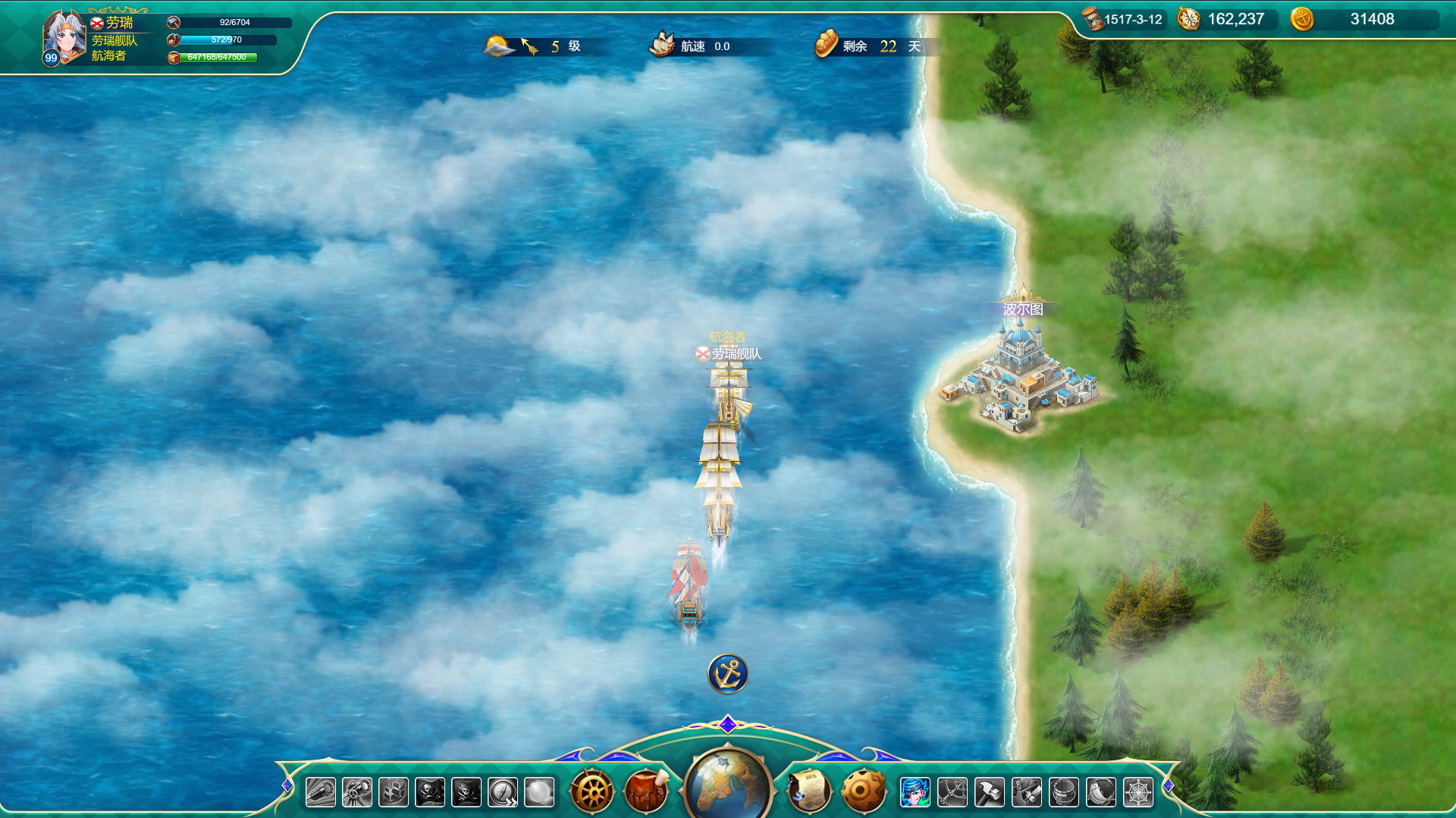1456x818 pixels.
Task: Click the chain icon next to the mermaid portrait
Action: pos(953,790)
